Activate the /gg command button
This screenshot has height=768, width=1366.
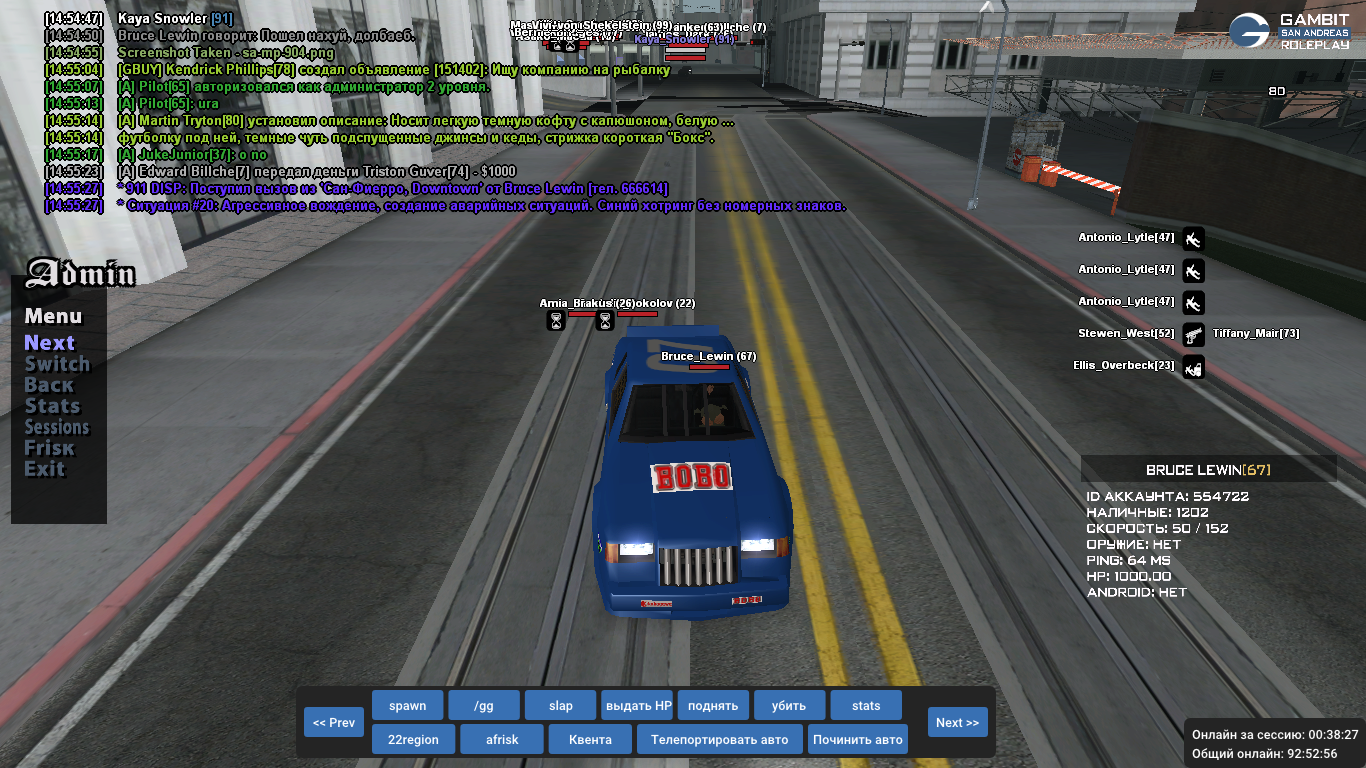click(x=484, y=705)
